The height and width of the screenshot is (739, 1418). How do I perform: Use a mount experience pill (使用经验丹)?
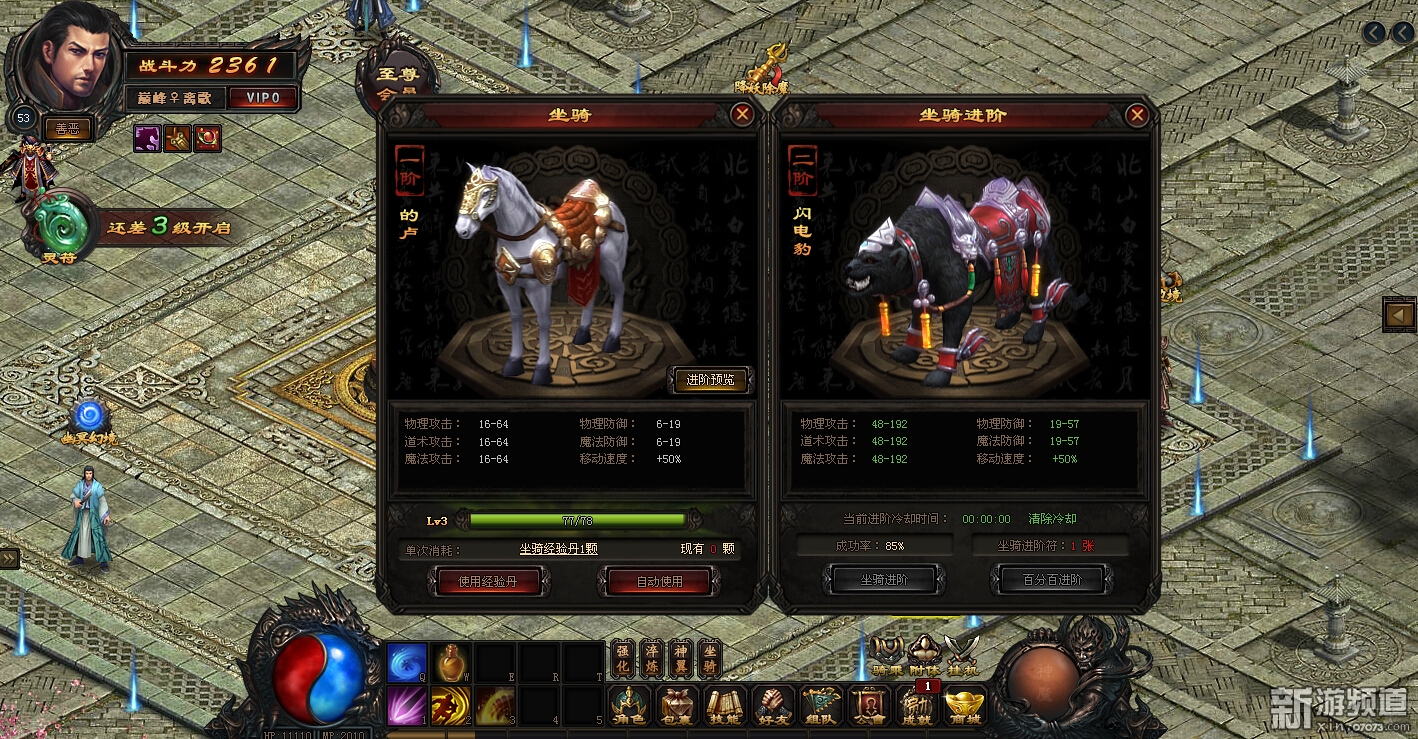coord(488,581)
